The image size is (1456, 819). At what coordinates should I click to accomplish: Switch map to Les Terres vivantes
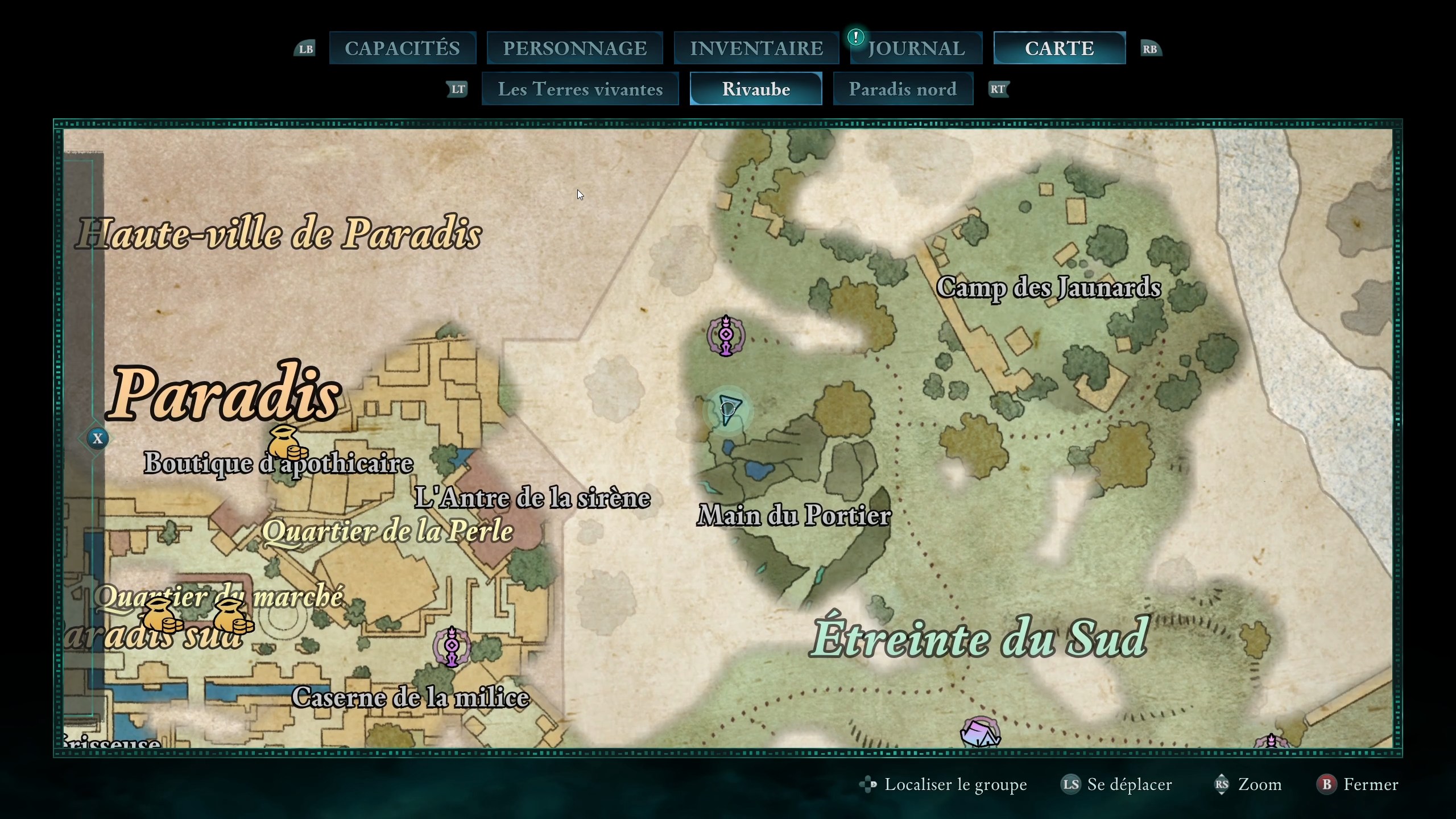tap(580, 89)
